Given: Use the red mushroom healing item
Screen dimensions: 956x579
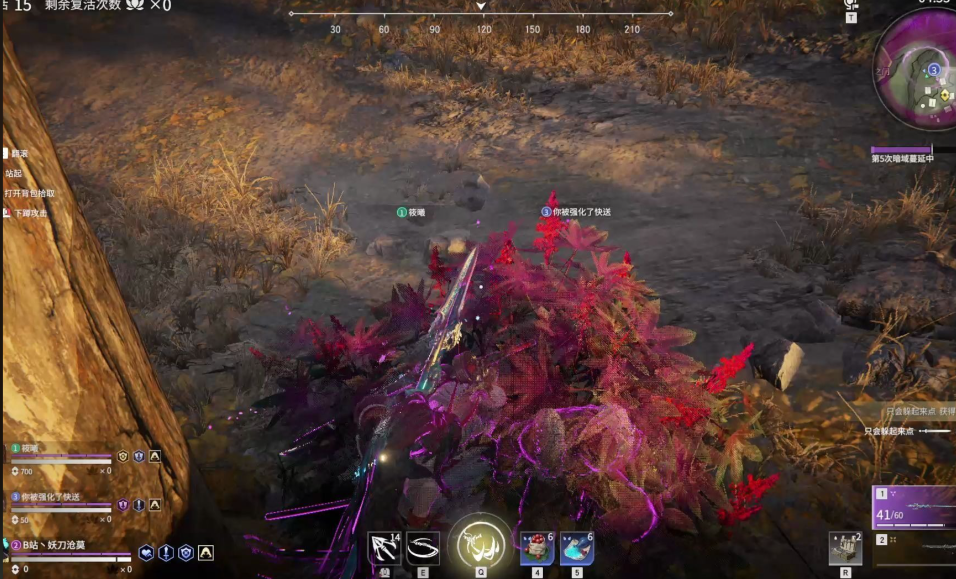Looking at the screenshot, I should coord(537,548).
